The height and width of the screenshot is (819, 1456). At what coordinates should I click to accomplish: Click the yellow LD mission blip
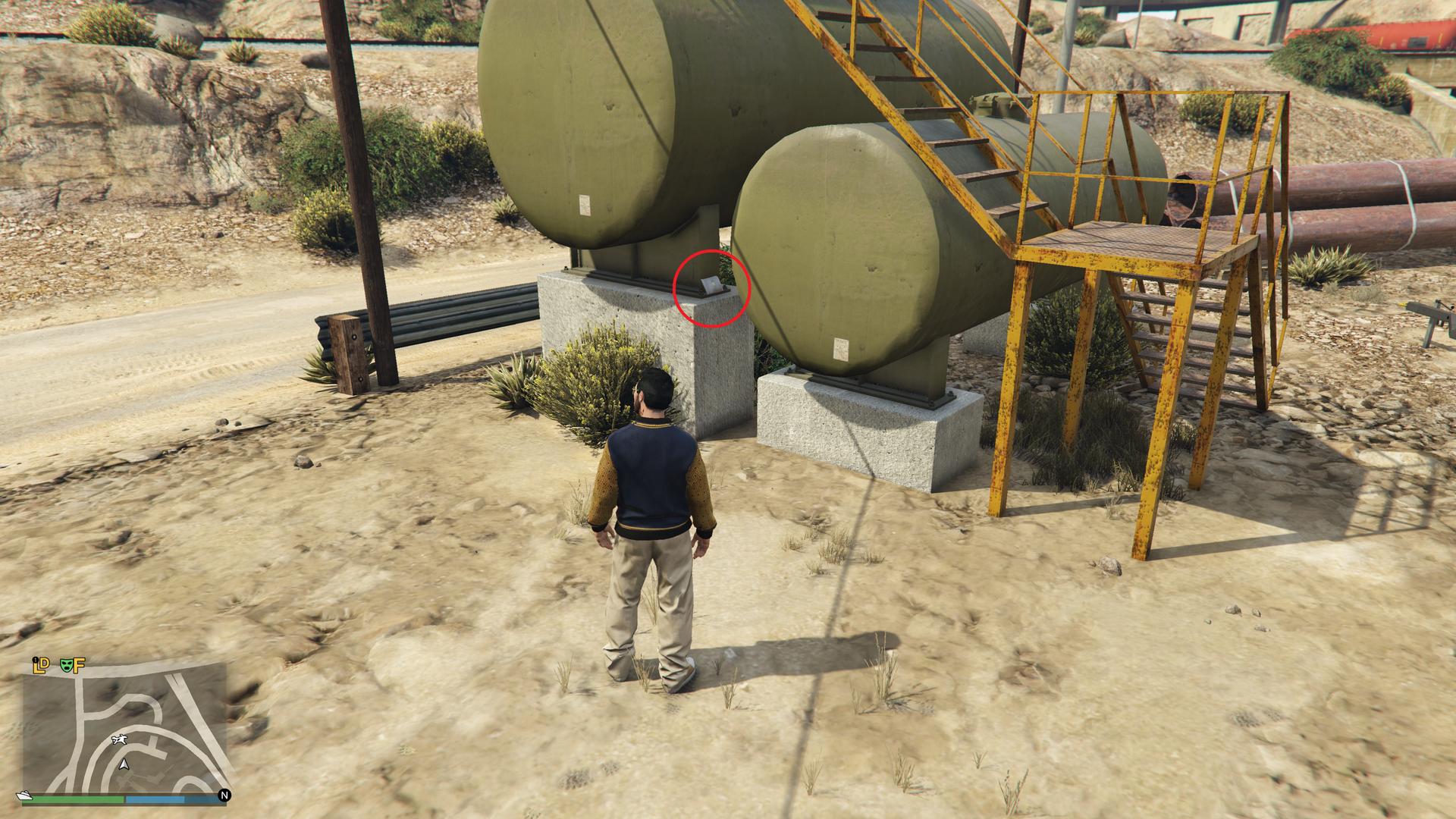(x=41, y=665)
